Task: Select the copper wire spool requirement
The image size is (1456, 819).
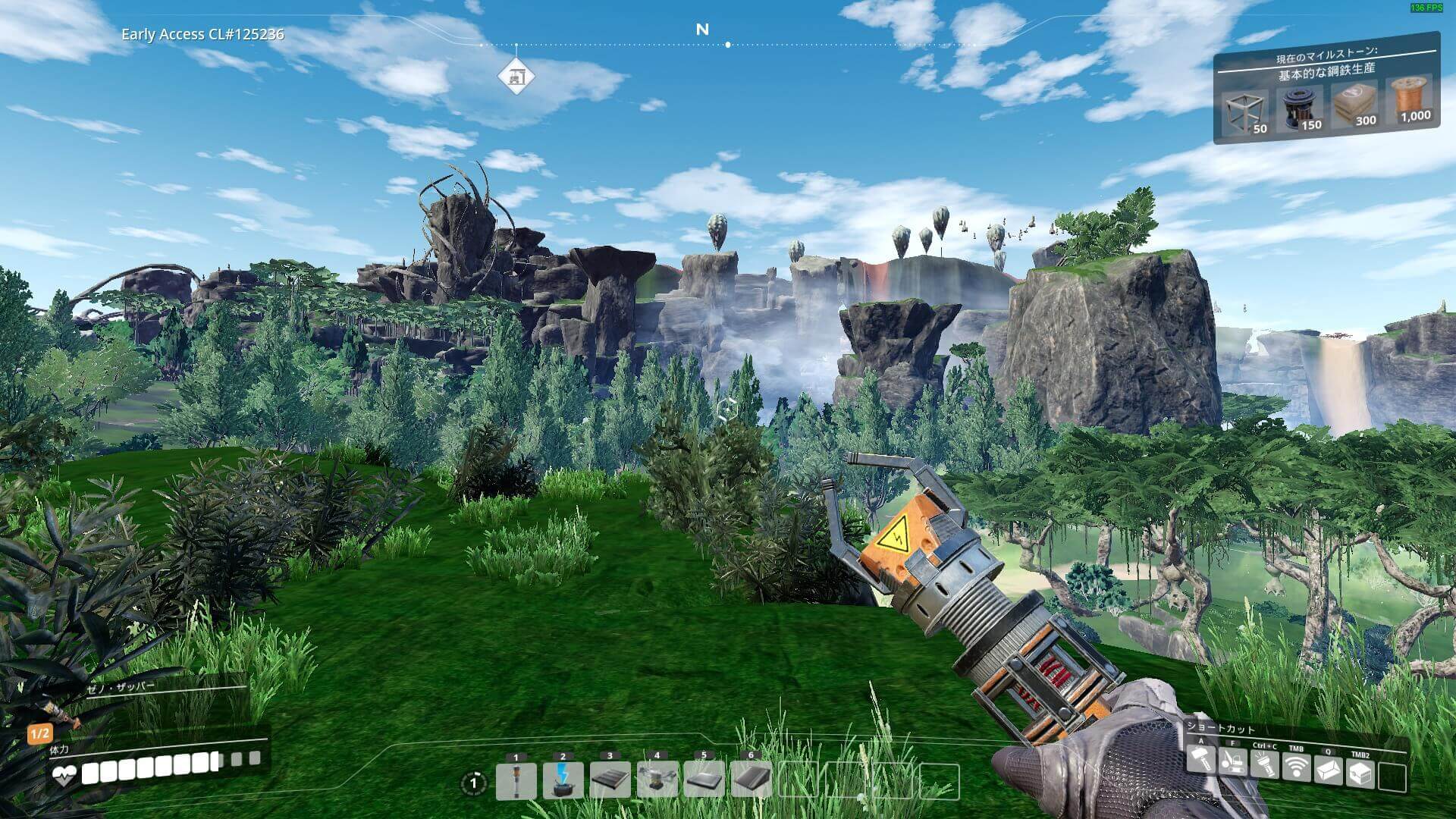Action: tap(1410, 99)
